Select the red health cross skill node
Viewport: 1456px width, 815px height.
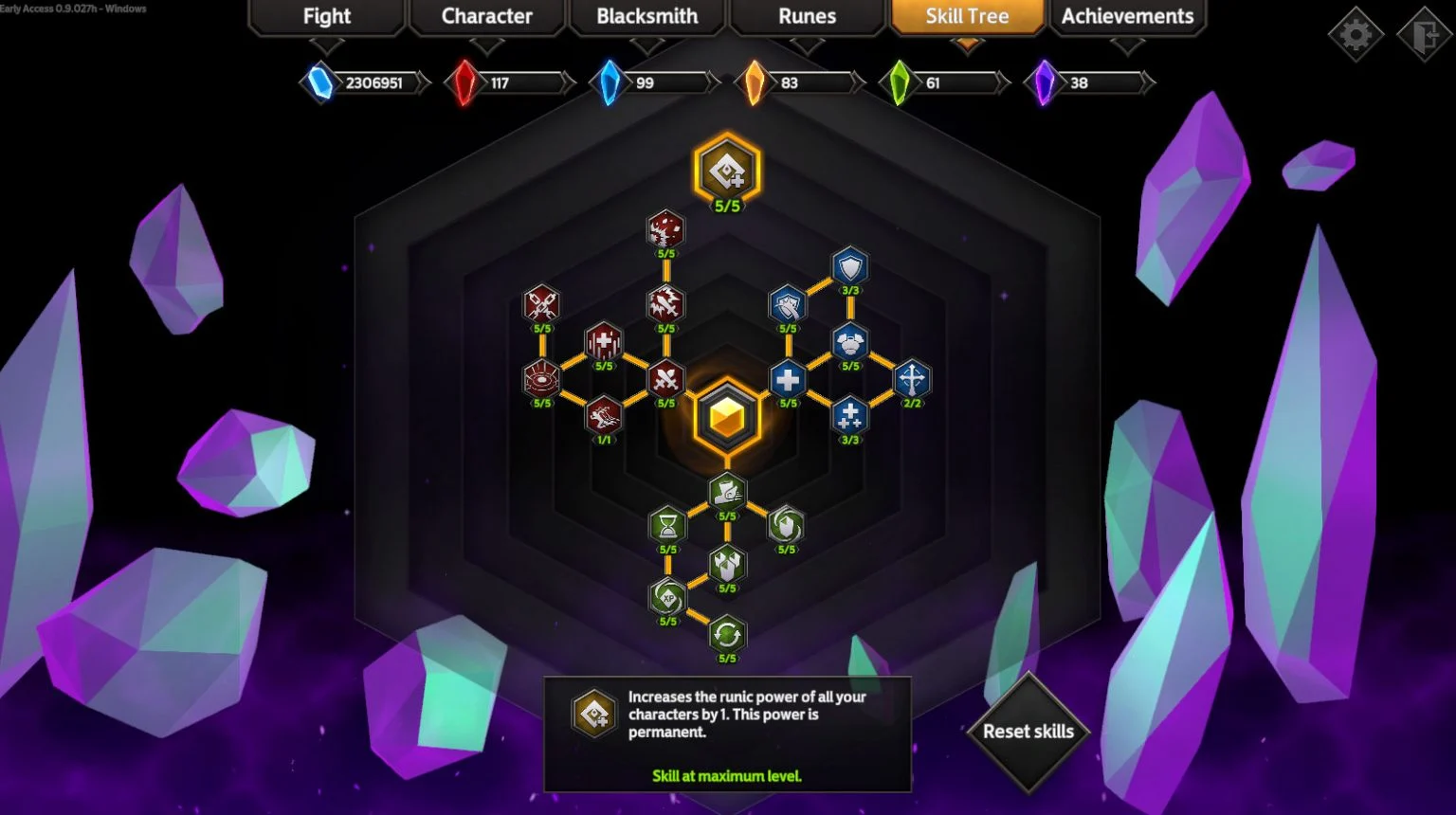tap(604, 343)
